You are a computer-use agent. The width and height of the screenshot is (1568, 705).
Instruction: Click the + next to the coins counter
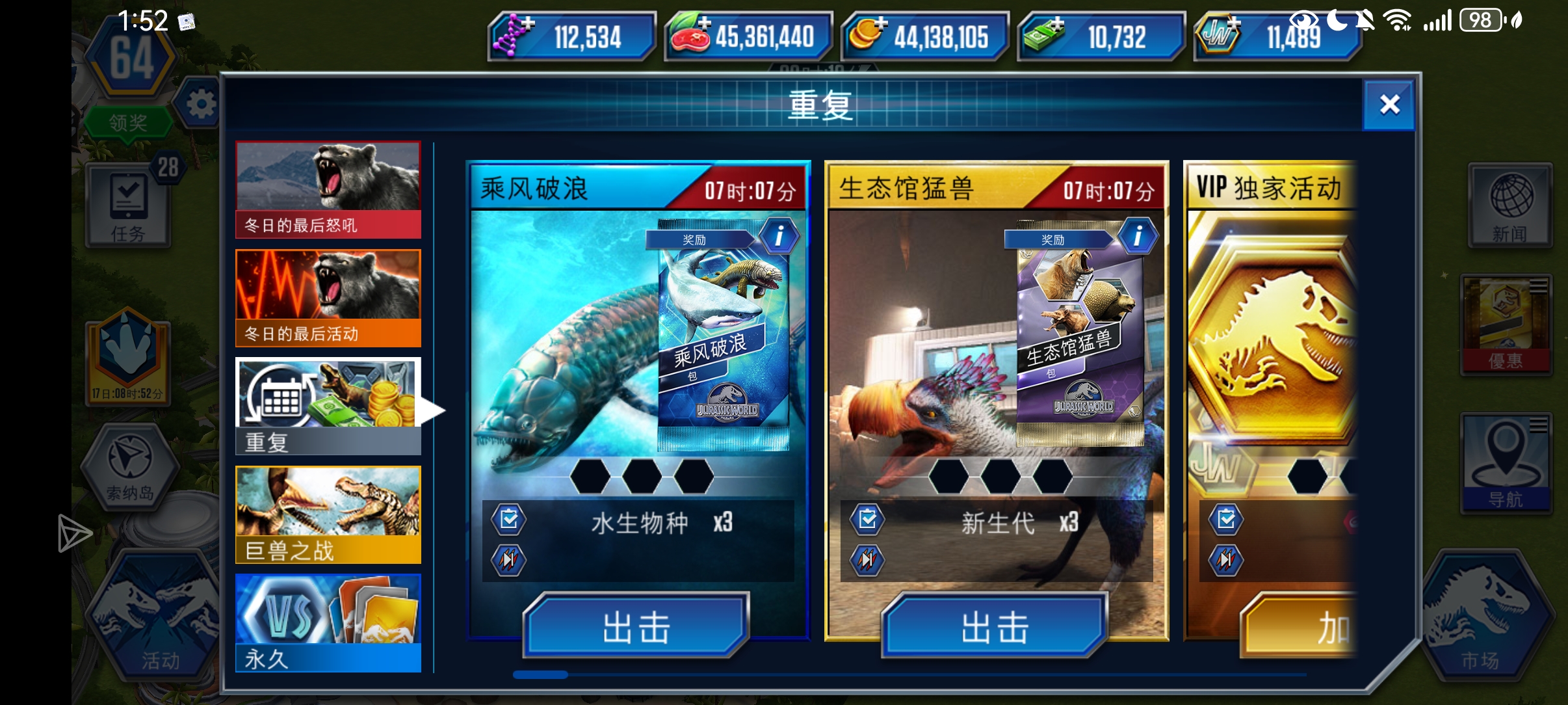[x=881, y=23]
